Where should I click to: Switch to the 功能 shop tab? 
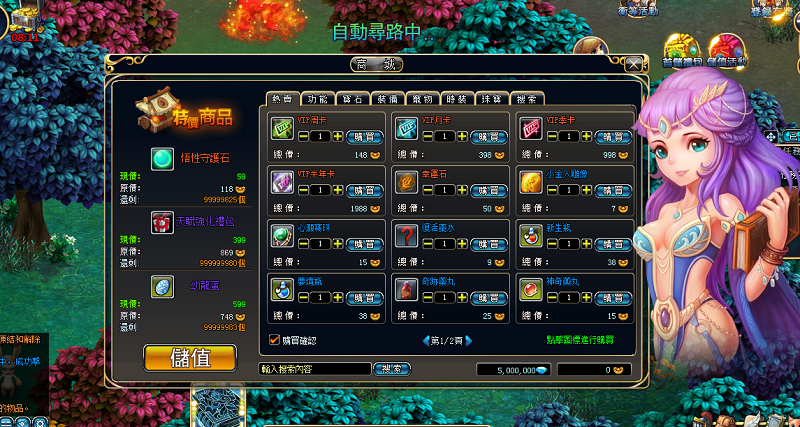click(318, 99)
